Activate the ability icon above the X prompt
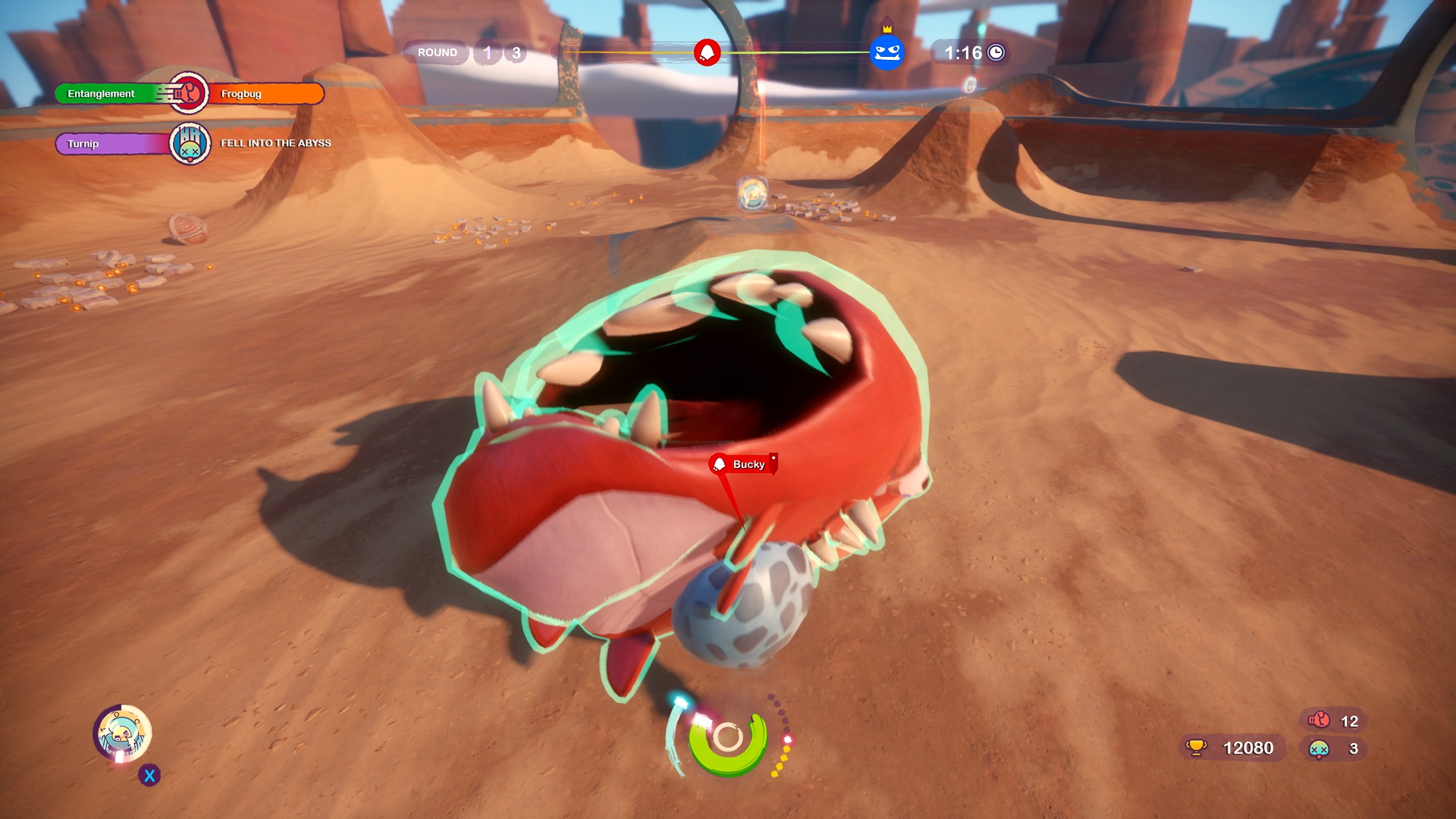Screen dimensions: 1456x819 click(x=122, y=733)
